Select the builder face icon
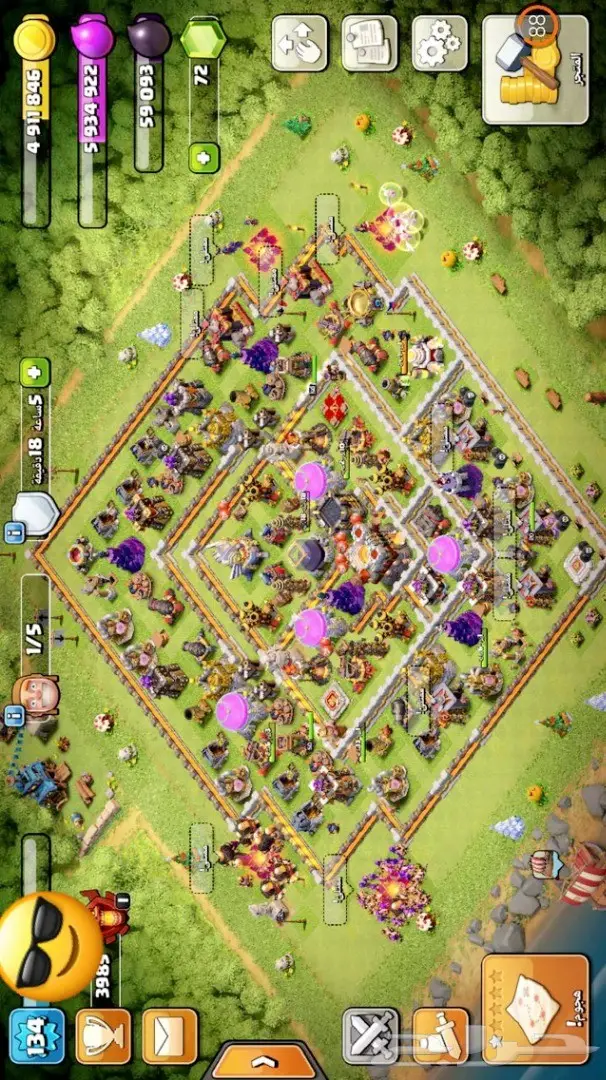This screenshot has height=1080, width=606. (x=36, y=694)
